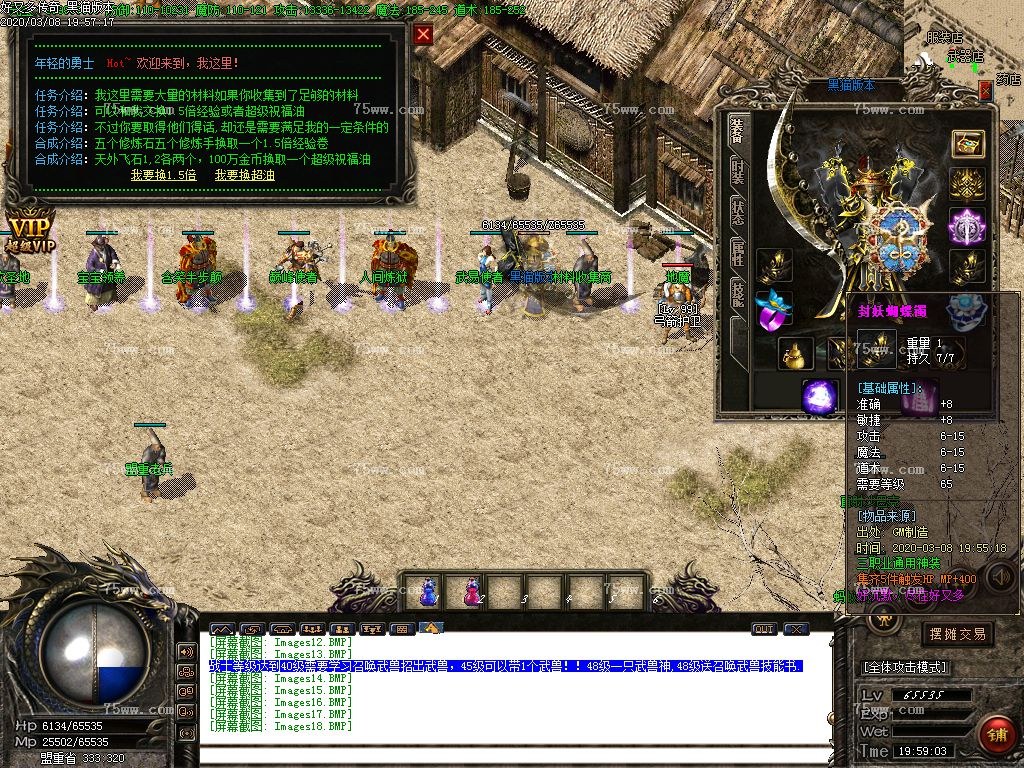Close the character equipment panel
This screenshot has height=768, width=1024.
[985, 91]
